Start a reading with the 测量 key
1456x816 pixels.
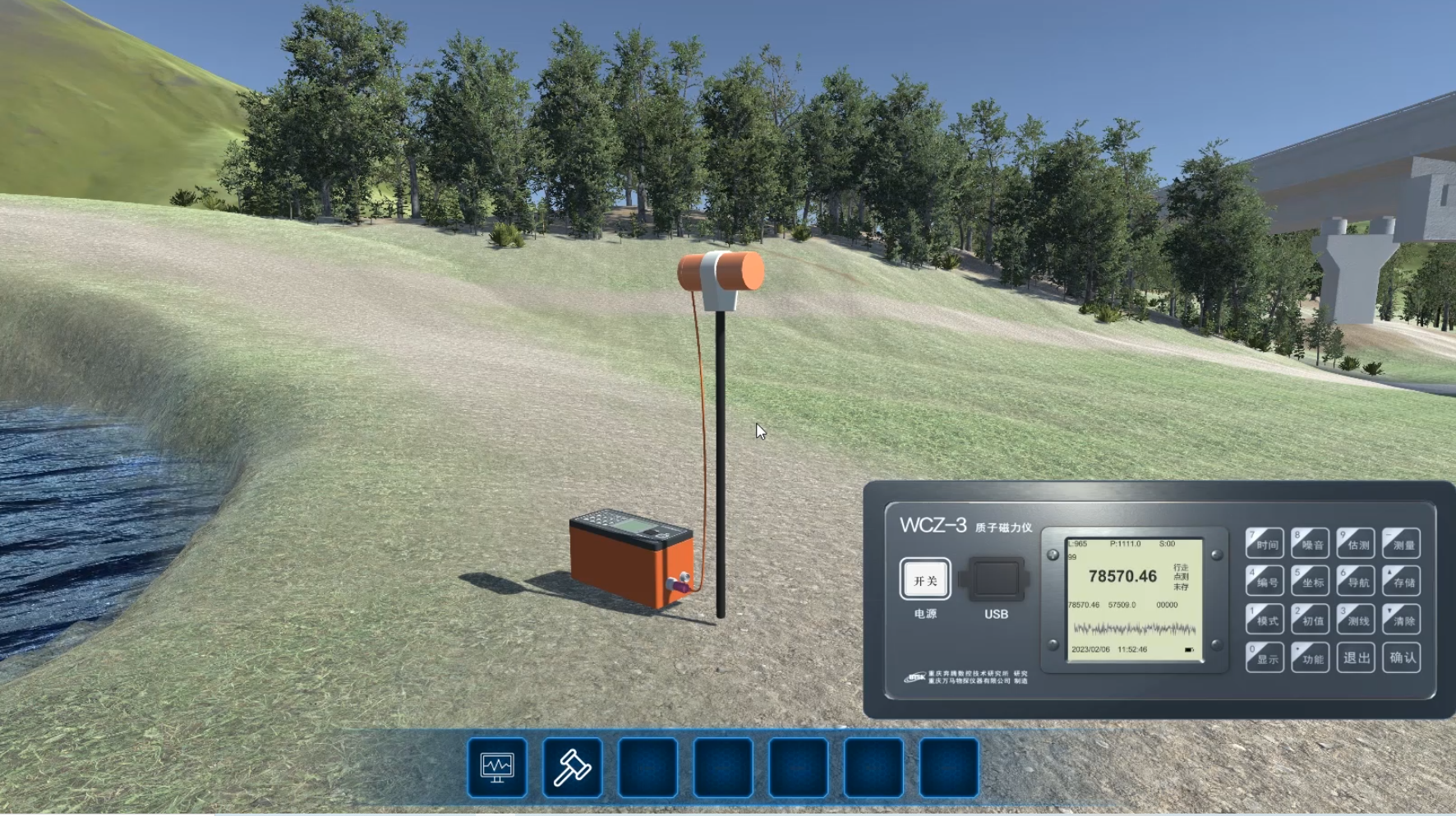tap(1402, 543)
